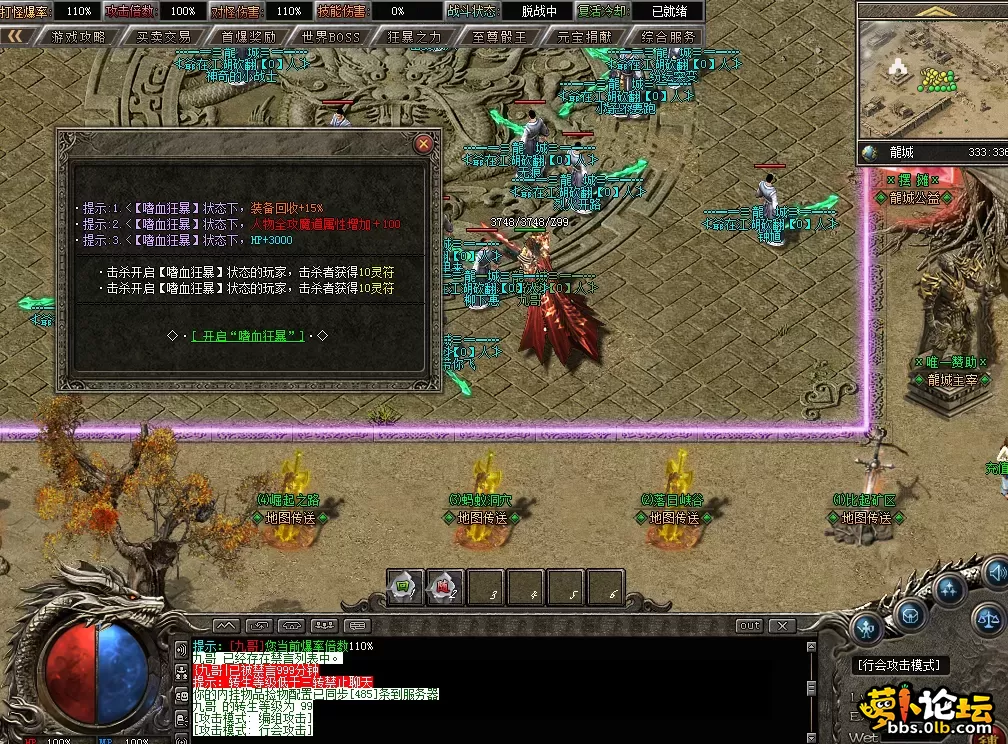Screen dimensions: 1008x744
Task: Activate the 开启"嗜血狂暴" link
Action: pos(248,336)
